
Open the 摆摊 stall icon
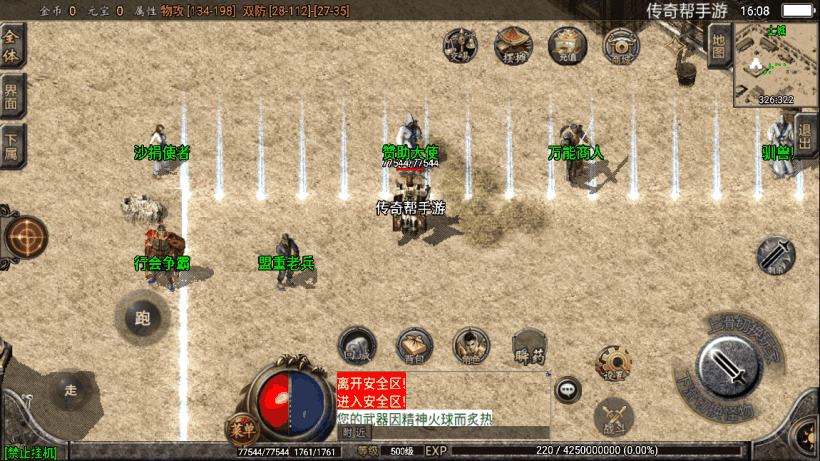click(x=514, y=45)
